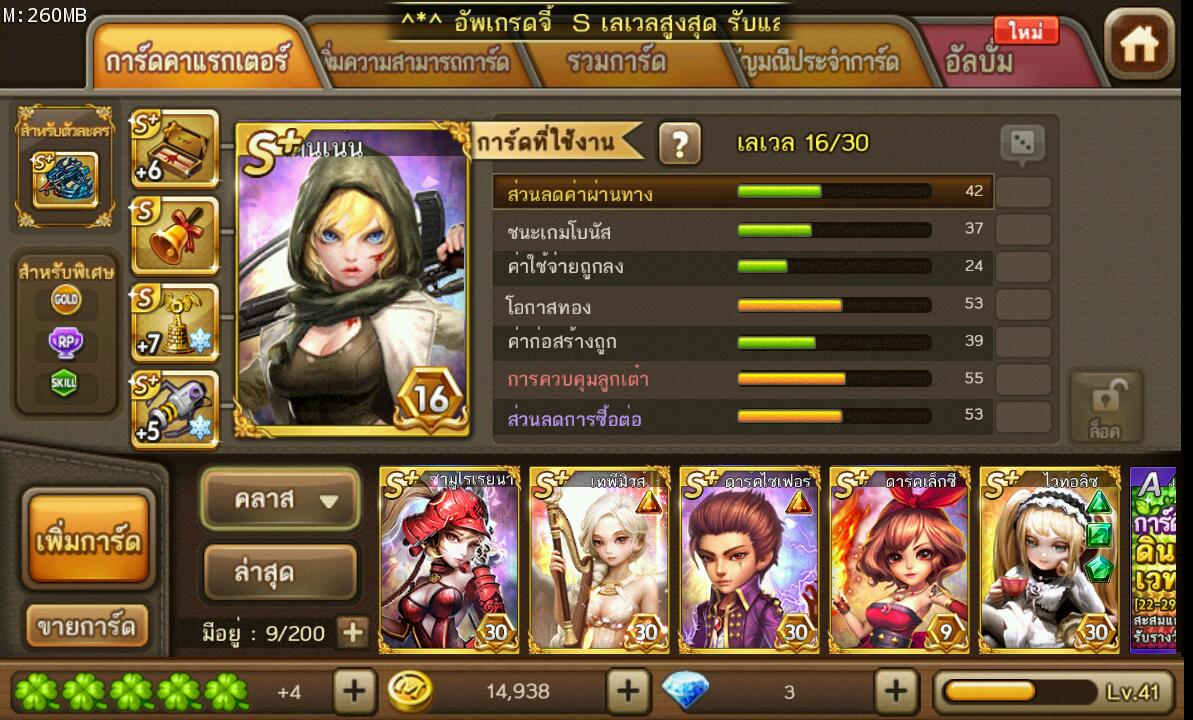The image size is (1193, 720).
Task: Show help with the question mark button
Action: pyautogui.click(x=679, y=144)
